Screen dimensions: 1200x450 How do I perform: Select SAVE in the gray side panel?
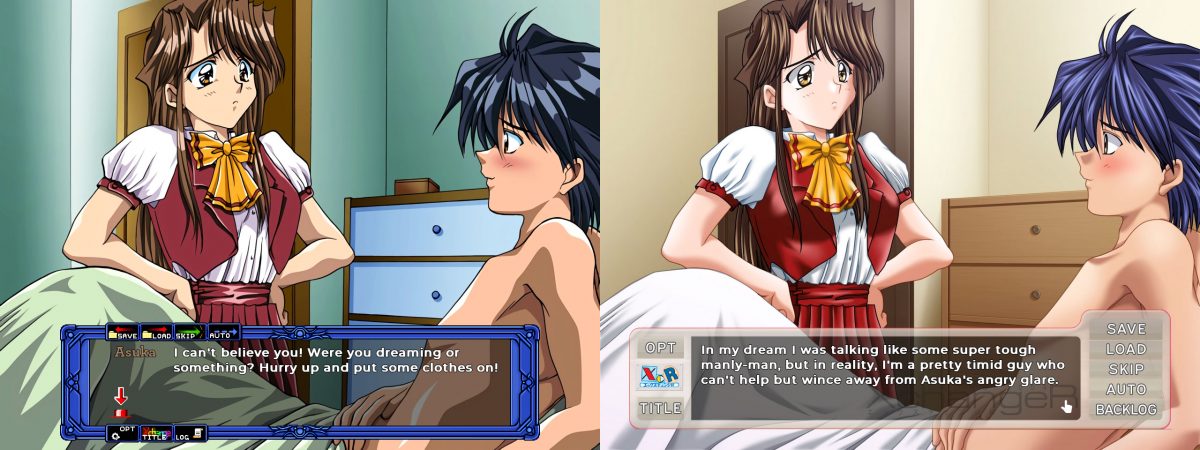[1126, 329]
